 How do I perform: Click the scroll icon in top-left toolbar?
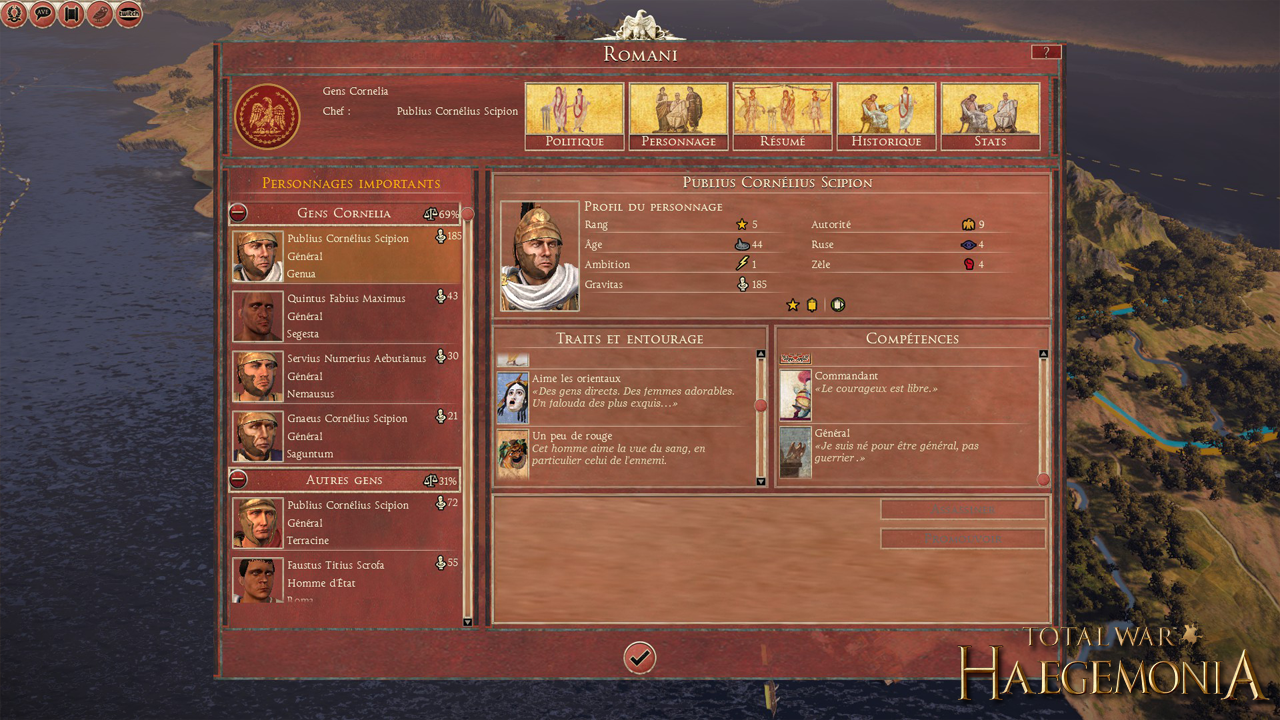click(x=71, y=14)
